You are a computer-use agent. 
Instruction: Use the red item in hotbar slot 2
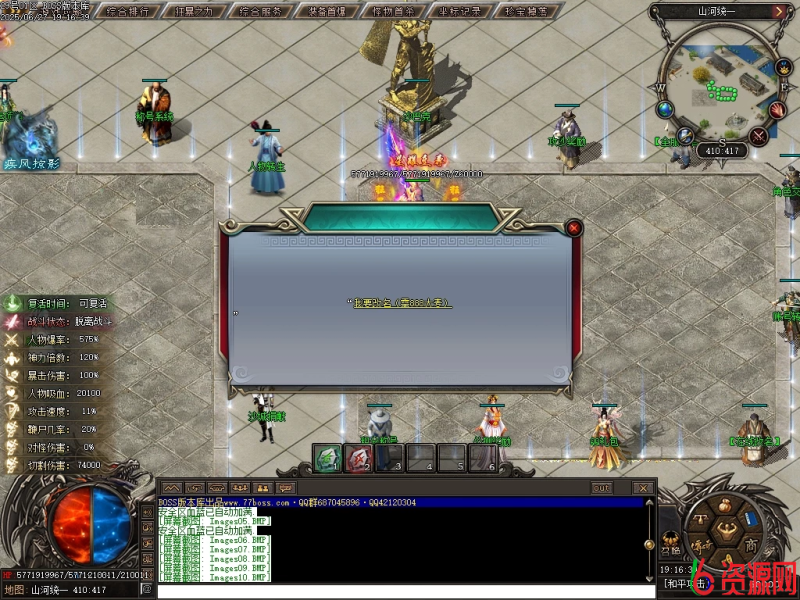click(358, 458)
